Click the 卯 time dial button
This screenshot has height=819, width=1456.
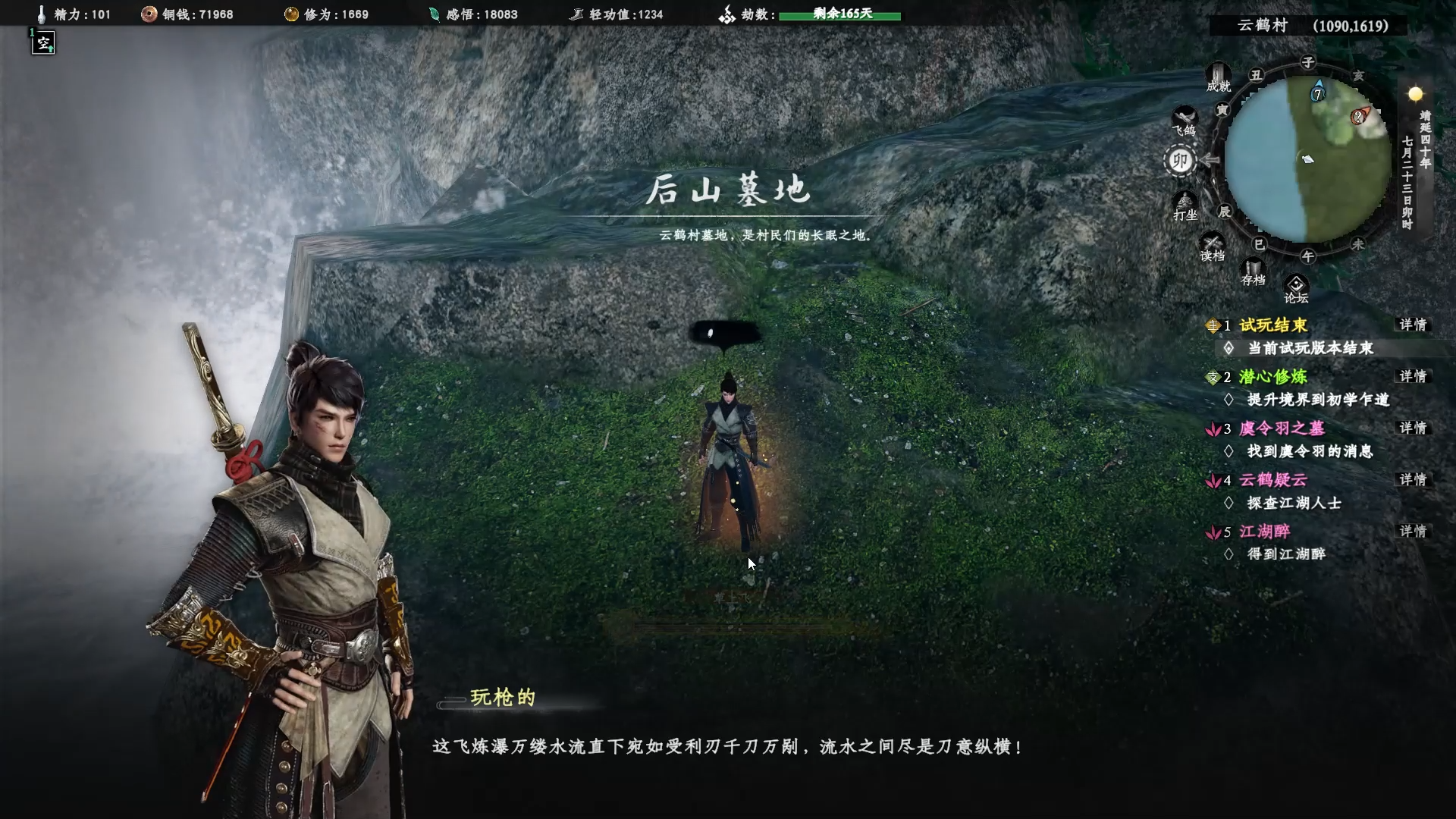tap(1180, 161)
